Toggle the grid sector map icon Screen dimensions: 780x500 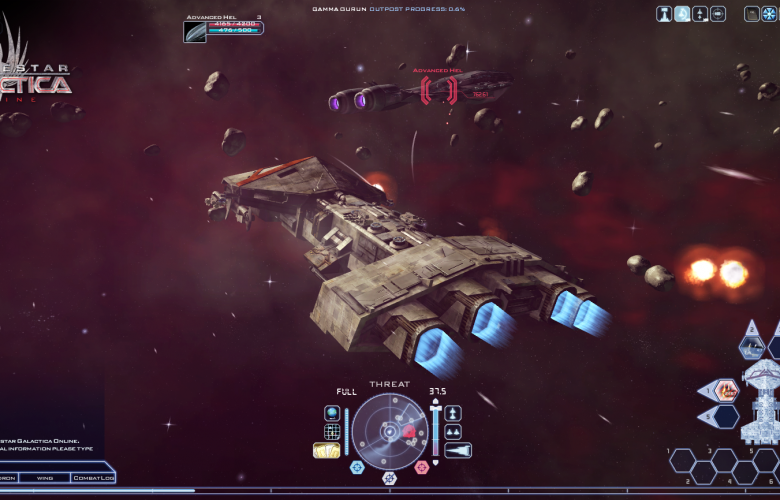coord(332,431)
